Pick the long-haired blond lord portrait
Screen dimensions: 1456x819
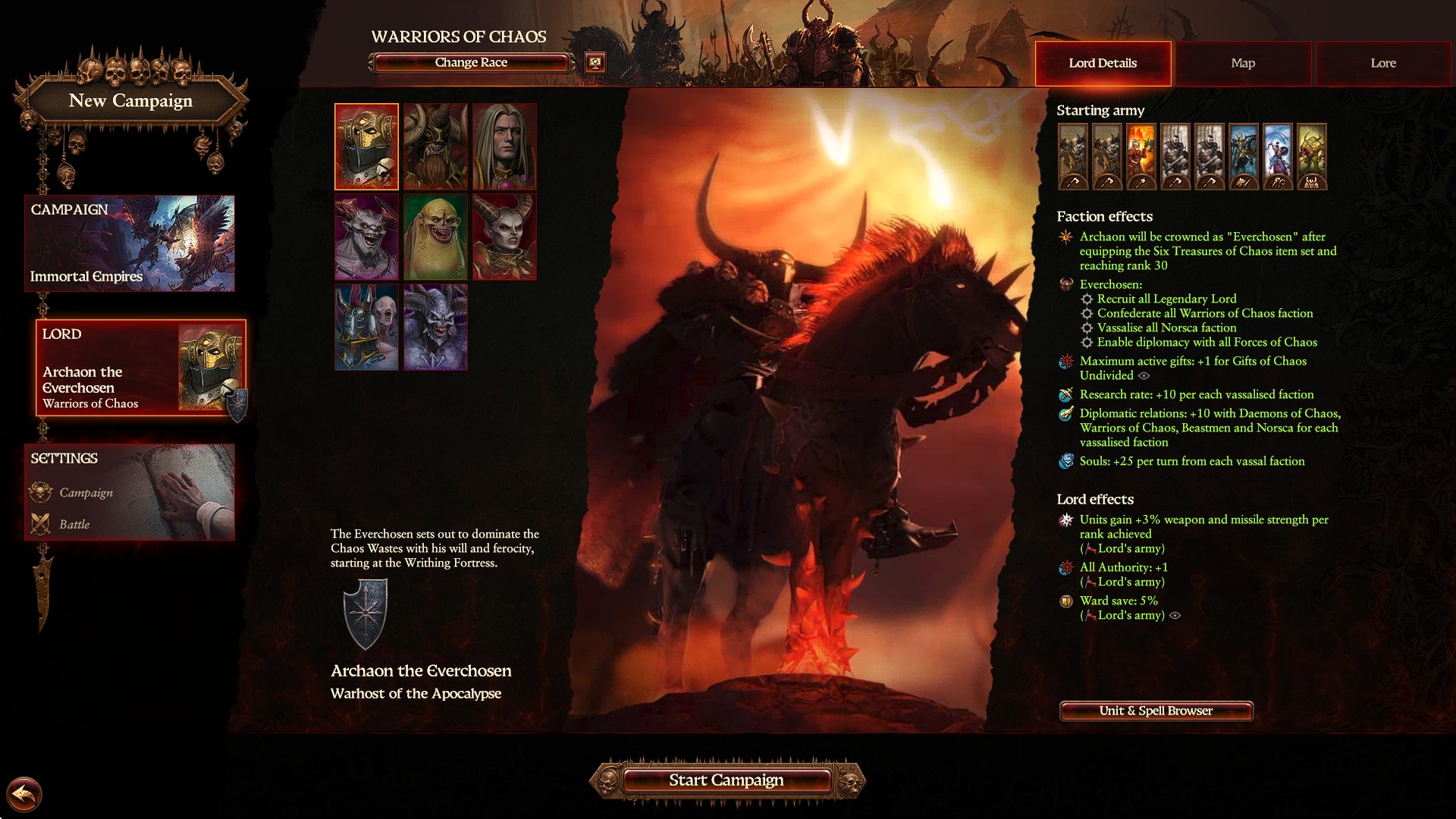(504, 146)
